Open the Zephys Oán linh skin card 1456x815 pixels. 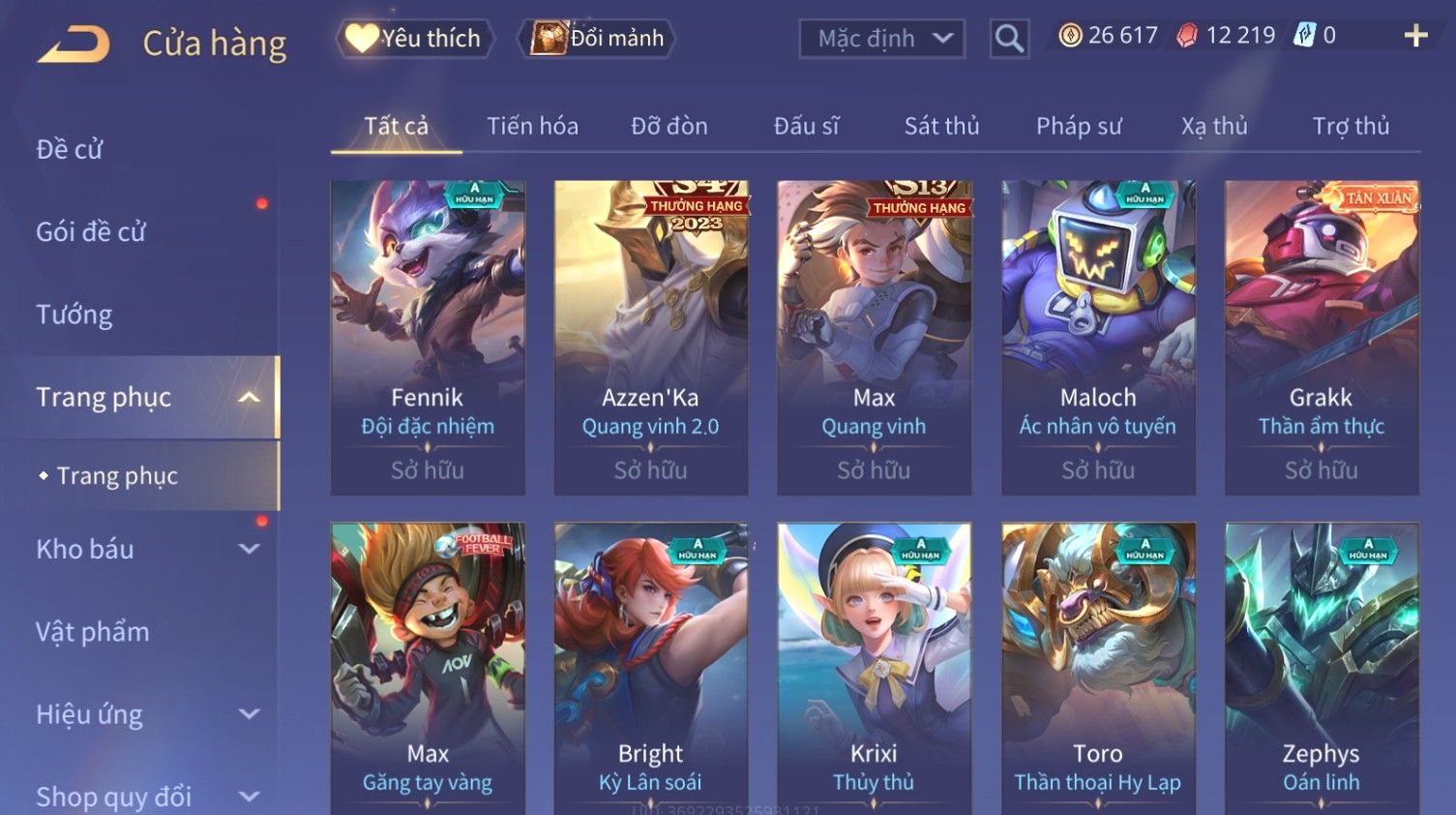click(1322, 668)
